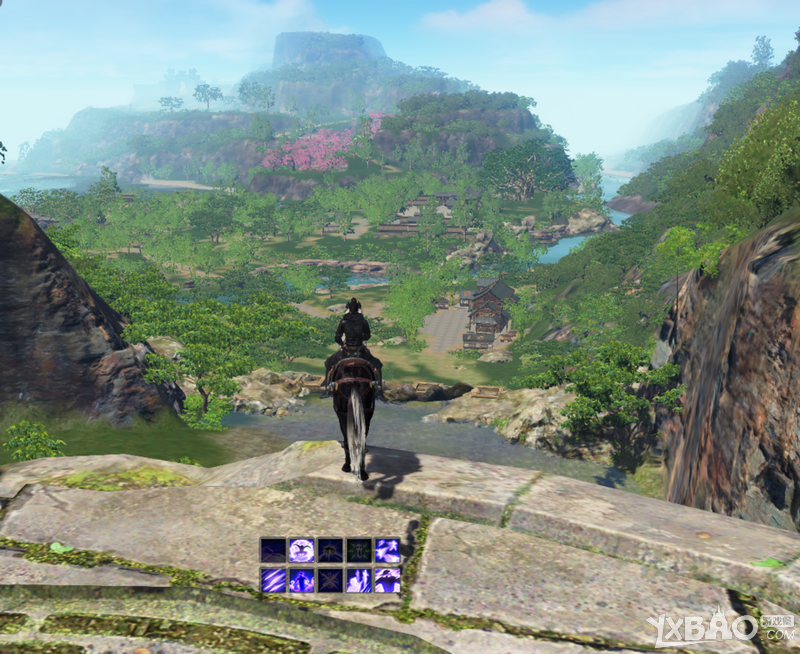Use the diagonal slashes skill
This screenshot has height=654, width=800.
[273, 580]
